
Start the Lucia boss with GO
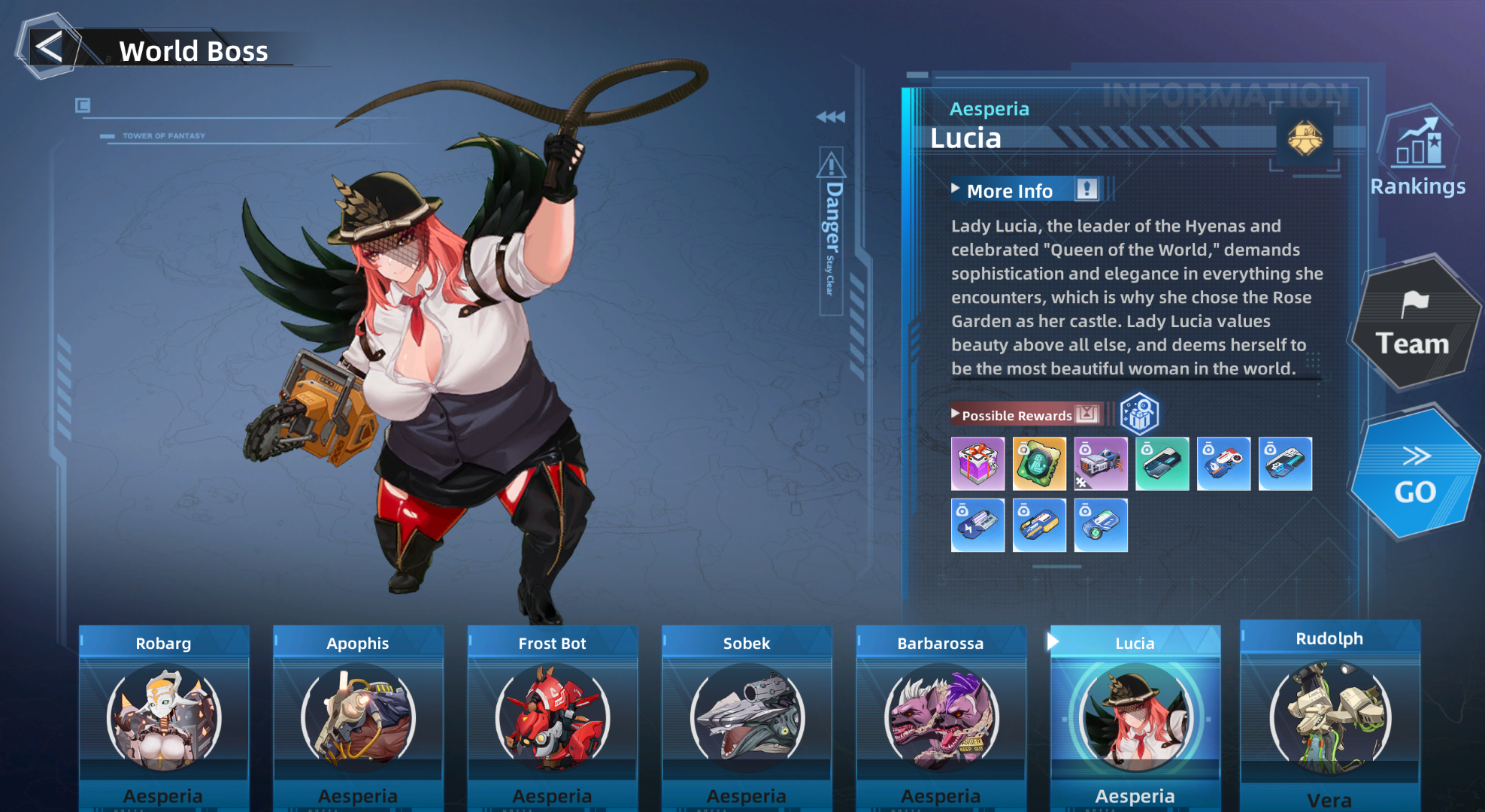click(x=1414, y=475)
